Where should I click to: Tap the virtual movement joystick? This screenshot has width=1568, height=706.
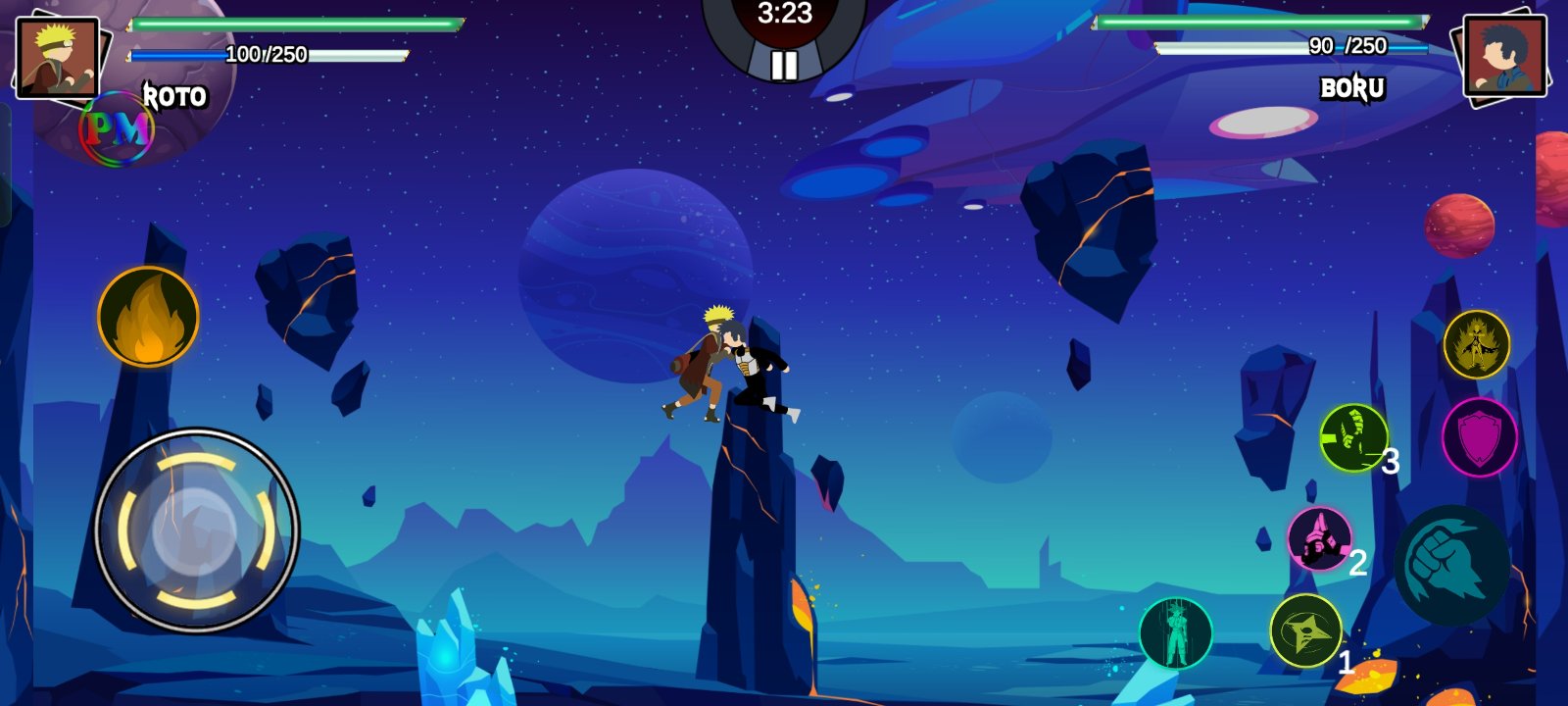coord(197,529)
